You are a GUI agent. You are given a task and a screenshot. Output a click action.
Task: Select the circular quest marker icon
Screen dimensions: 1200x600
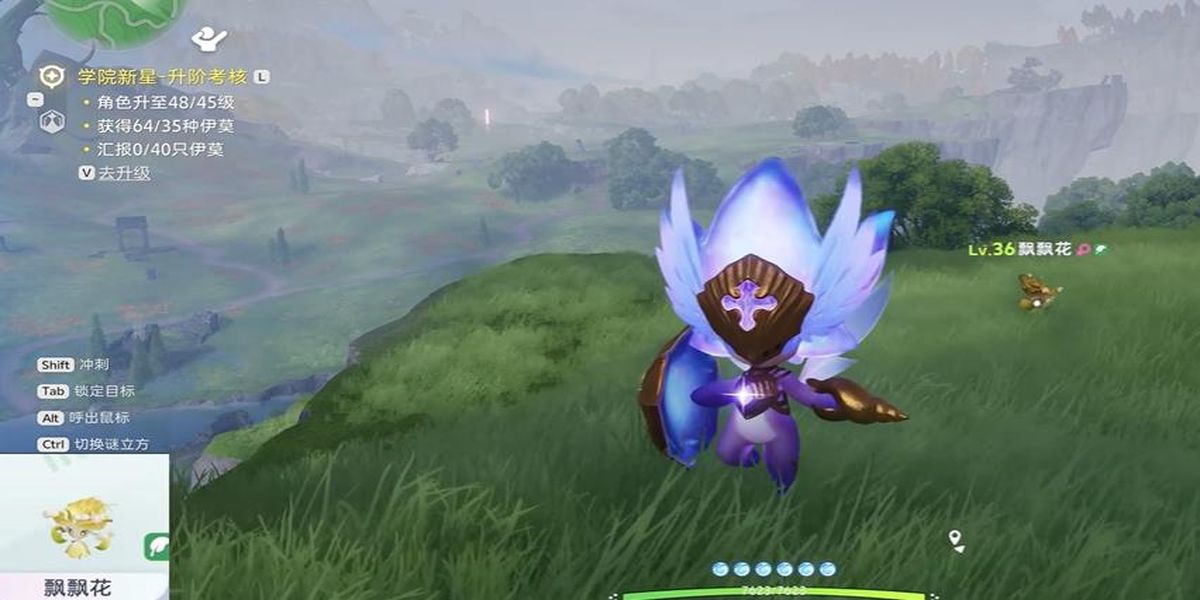coord(52,77)
